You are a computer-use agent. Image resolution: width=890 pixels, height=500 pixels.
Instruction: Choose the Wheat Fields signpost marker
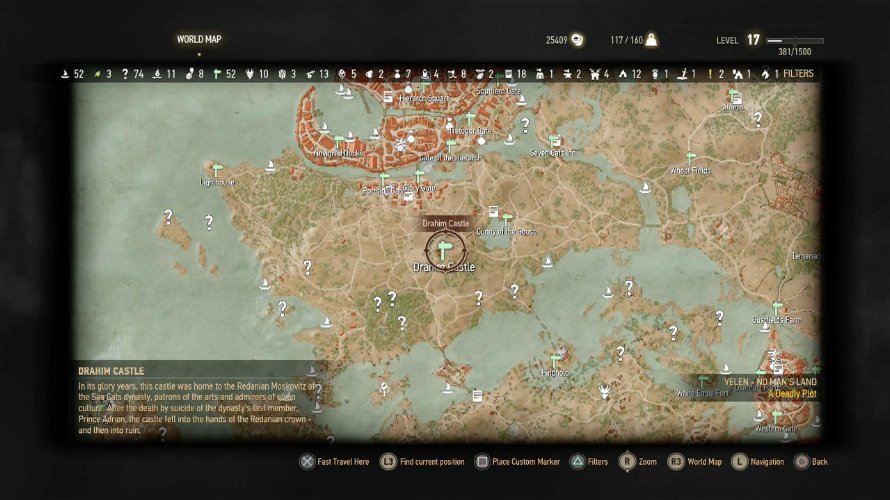click(690, 157)
